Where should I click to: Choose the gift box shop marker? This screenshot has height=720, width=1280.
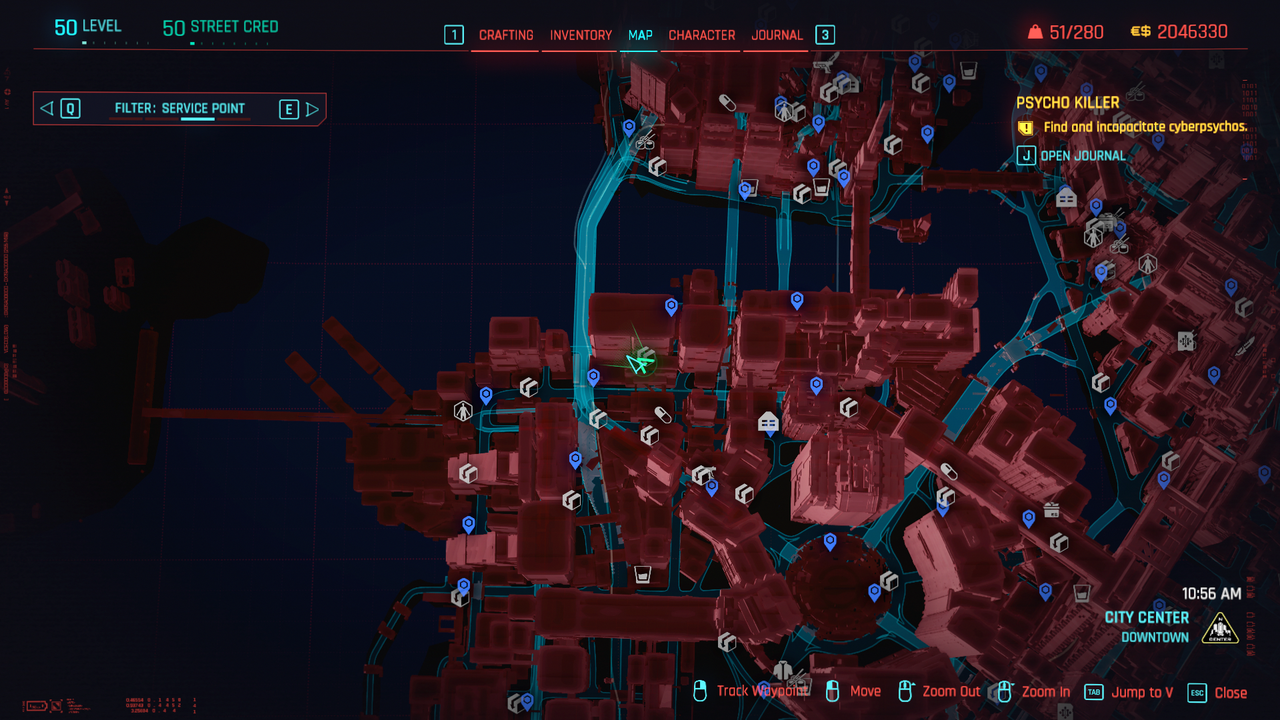[1051, 510]
